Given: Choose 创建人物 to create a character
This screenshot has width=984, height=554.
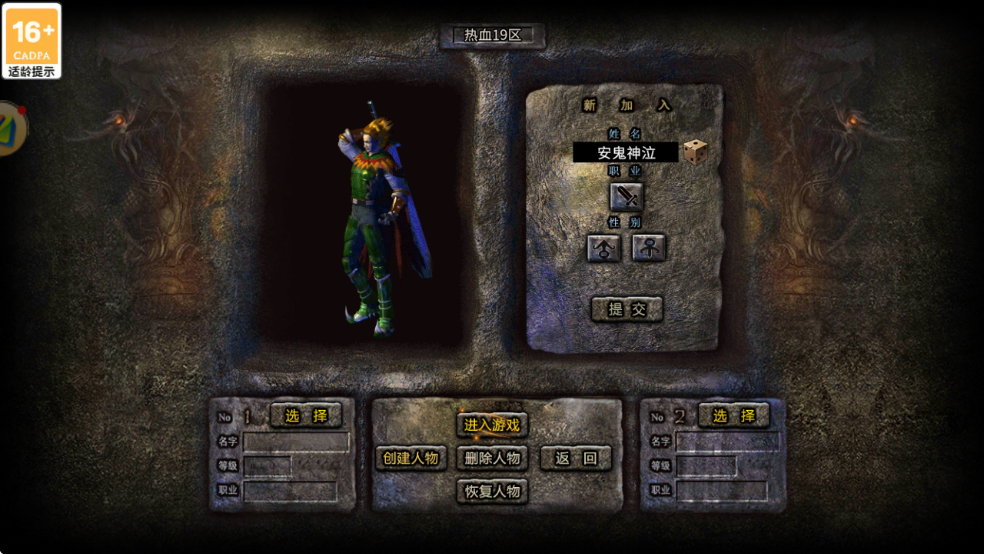Looking at the screenshot, I should coord(411,458).
